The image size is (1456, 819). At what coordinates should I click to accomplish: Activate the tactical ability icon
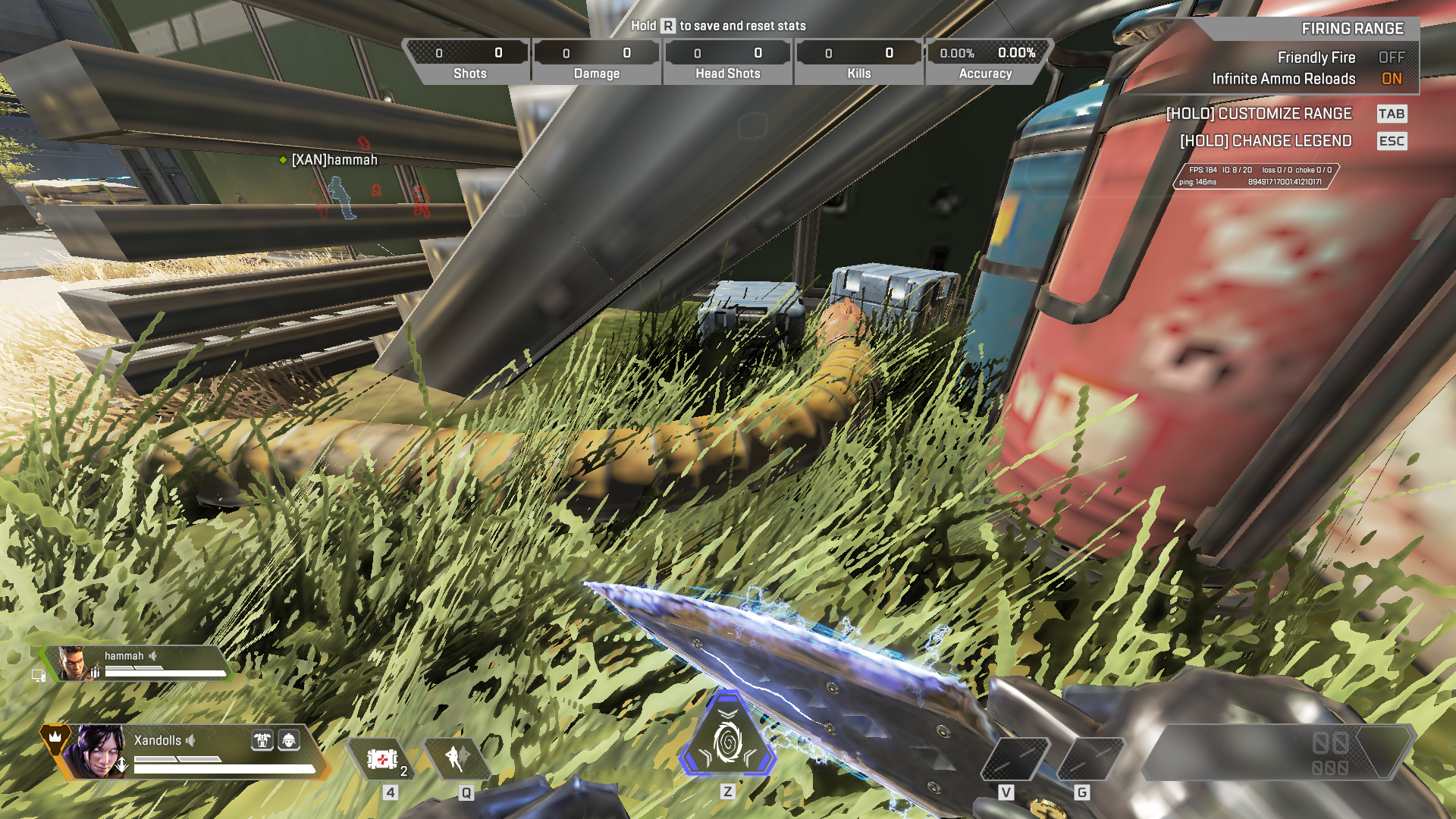coord(457,758)
